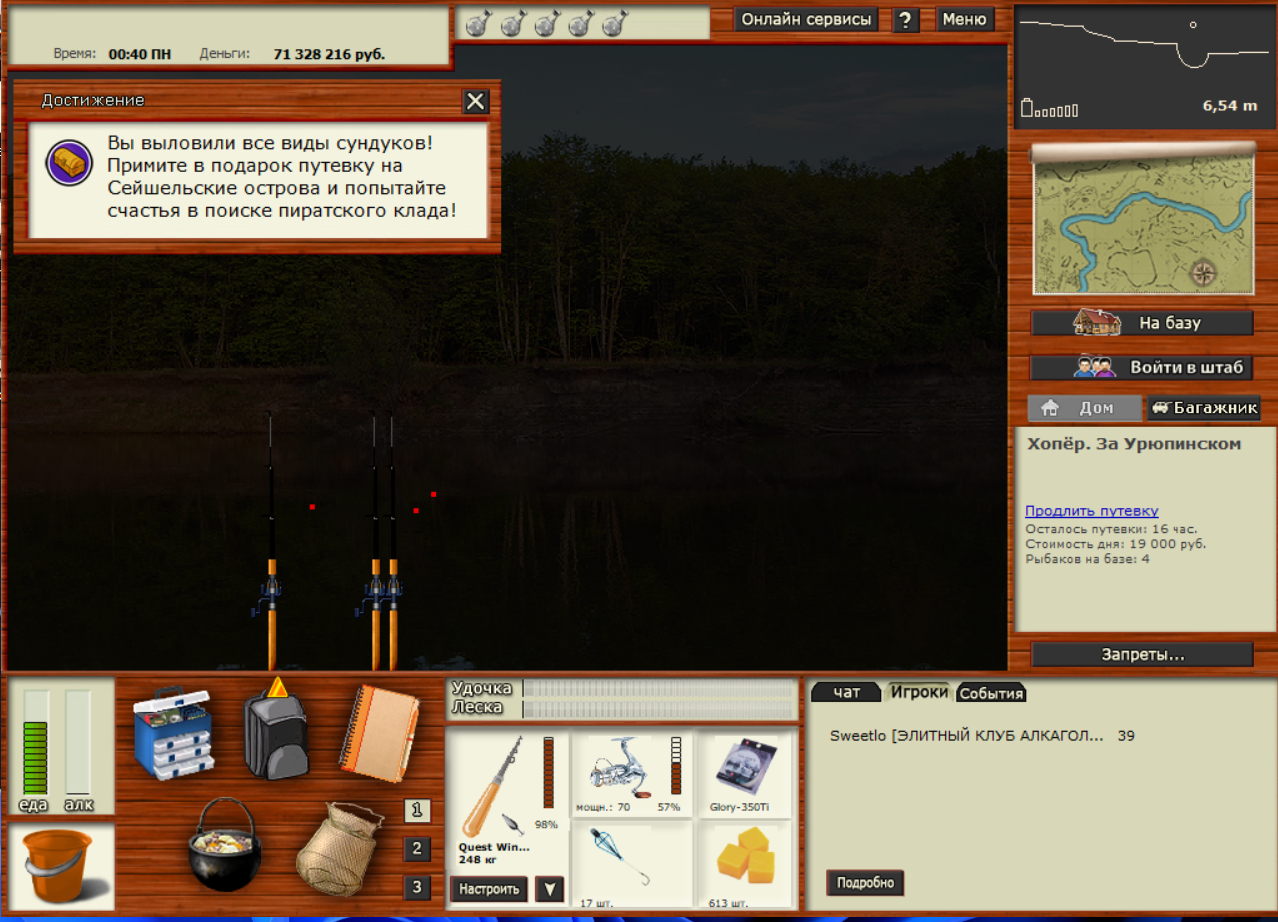This screenshot has height=922, width=1278.
Task: Switch to the События tab
Action: (x=990, y=693)
